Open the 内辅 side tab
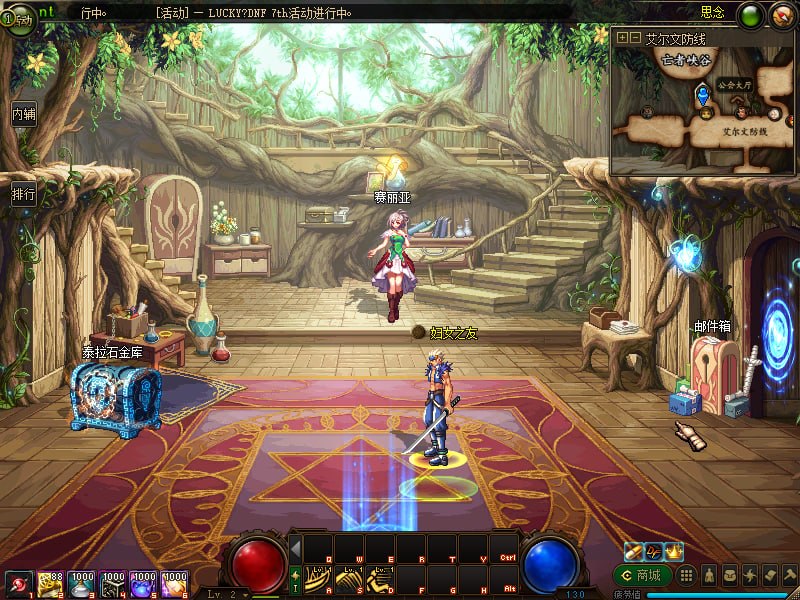 click(23, 114)
